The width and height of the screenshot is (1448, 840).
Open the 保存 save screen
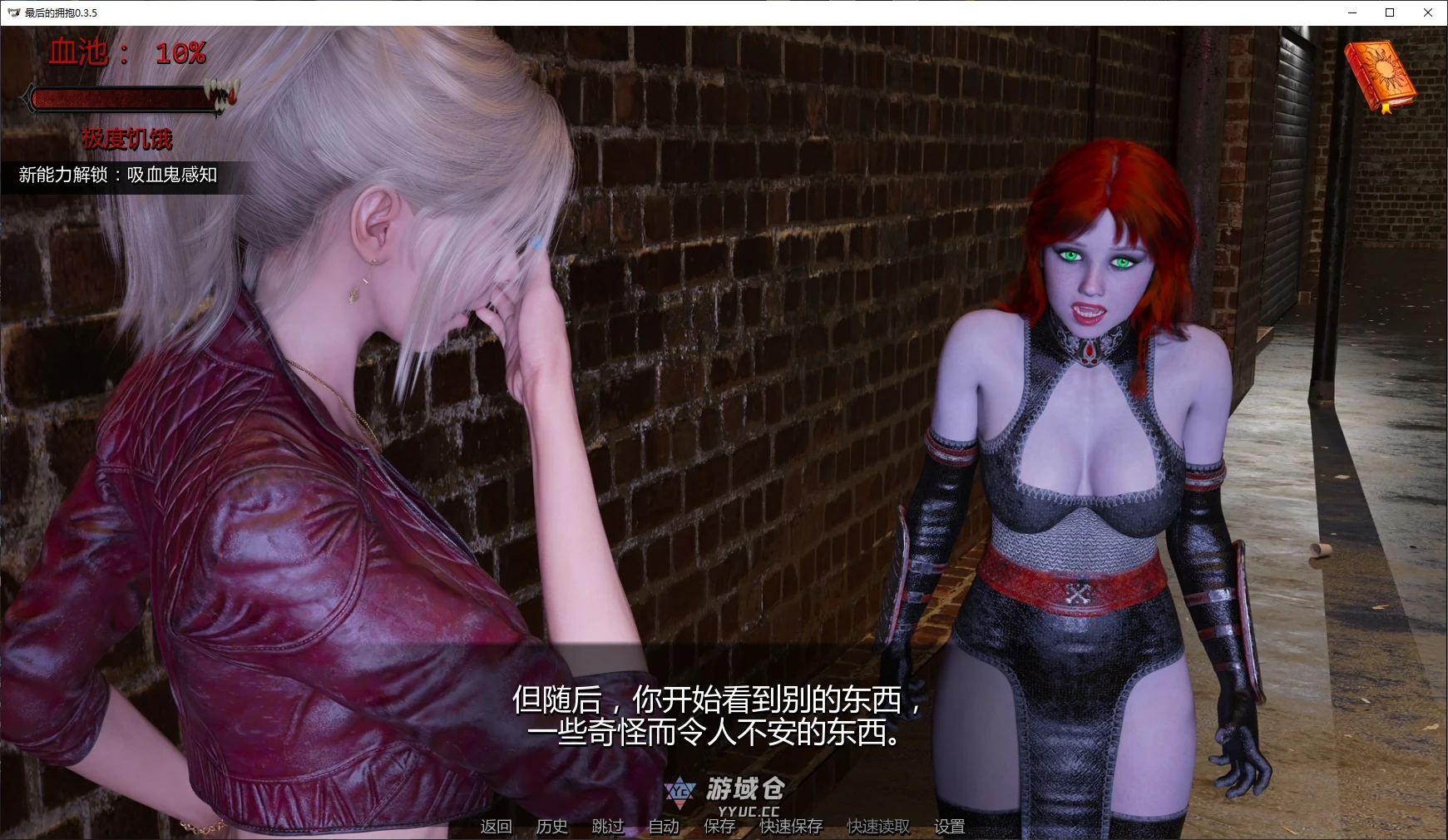pyautogui.click(x=718, y=826)
